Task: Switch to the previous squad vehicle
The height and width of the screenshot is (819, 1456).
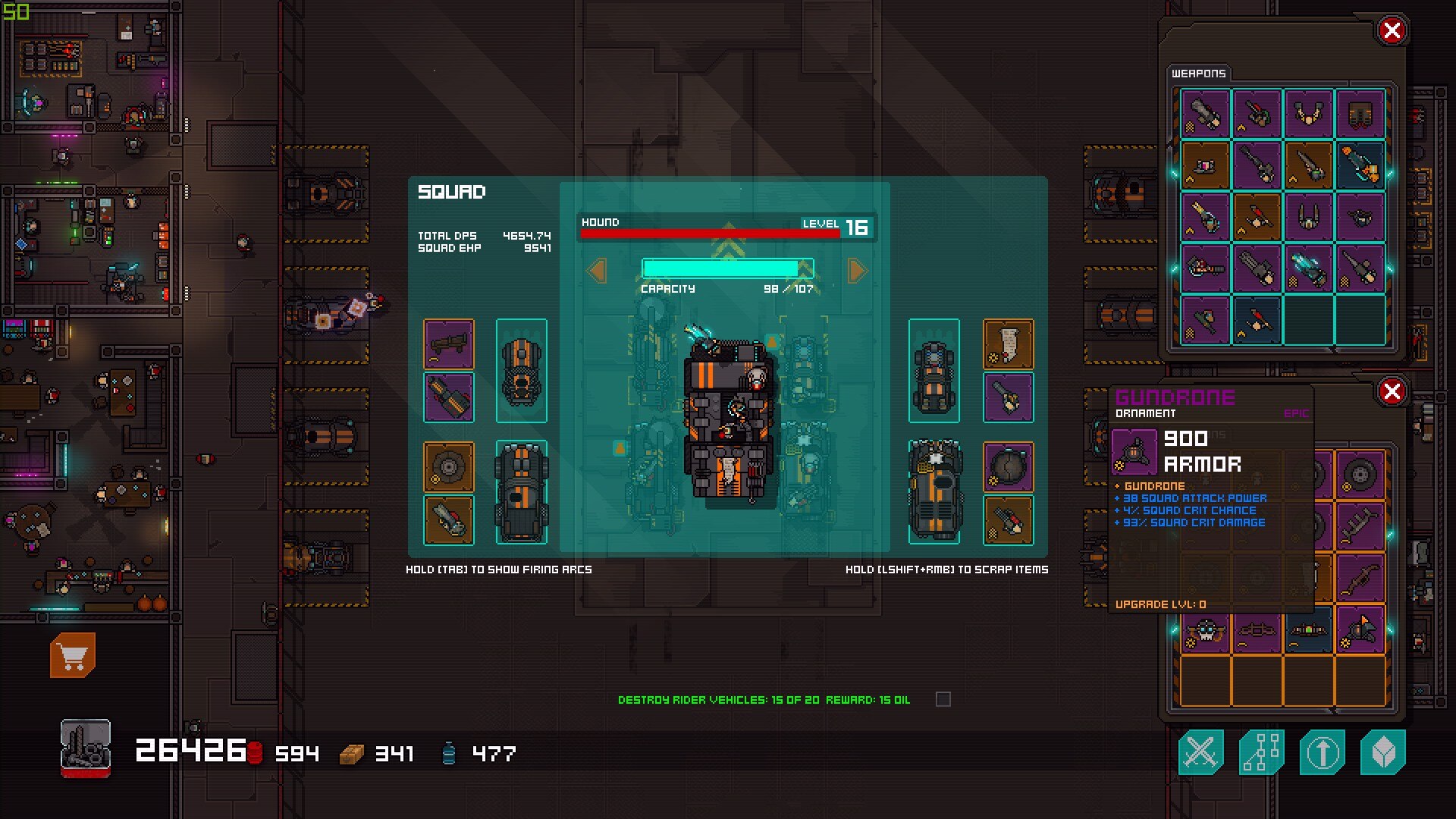Action: pyautogui.click(x=598, y=271)
